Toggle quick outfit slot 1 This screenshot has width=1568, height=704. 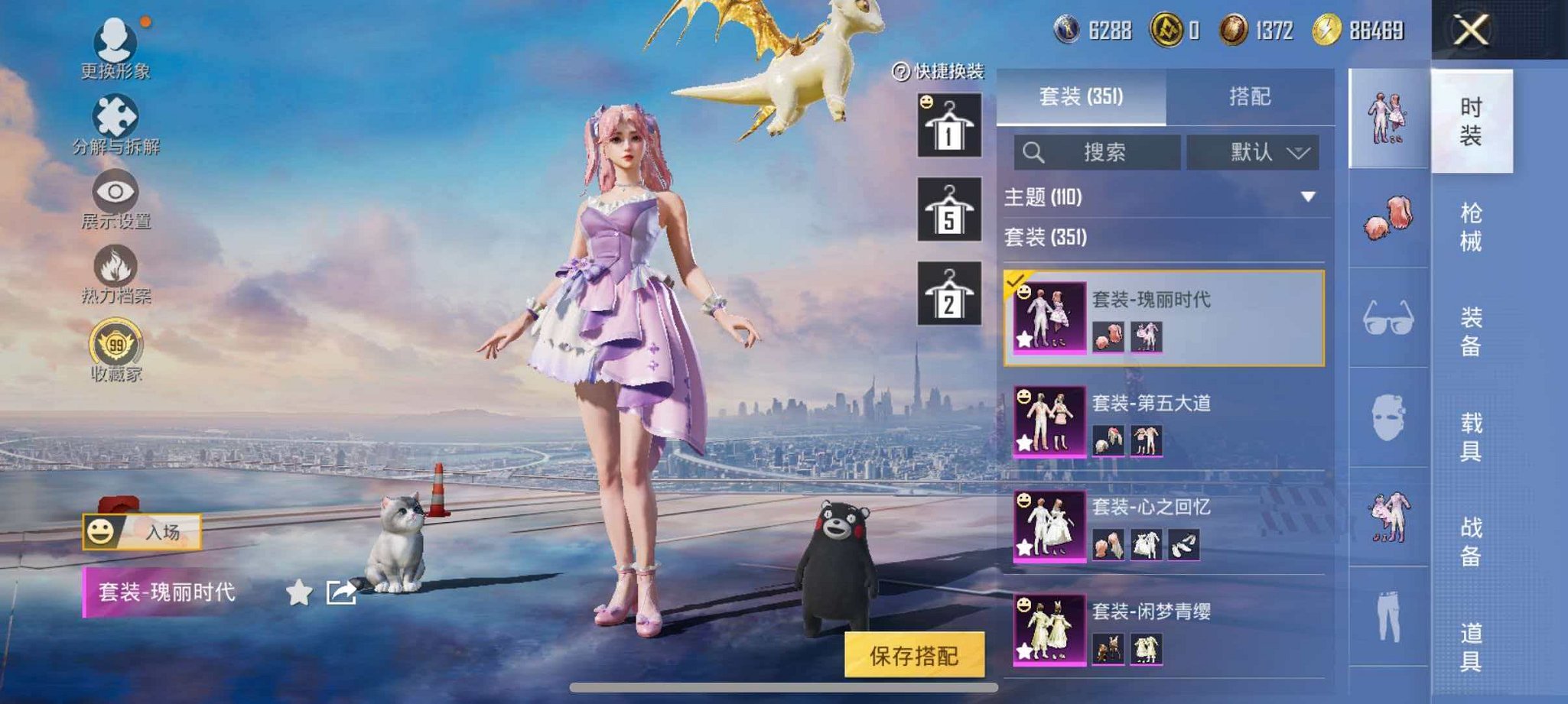coord(951,125)
